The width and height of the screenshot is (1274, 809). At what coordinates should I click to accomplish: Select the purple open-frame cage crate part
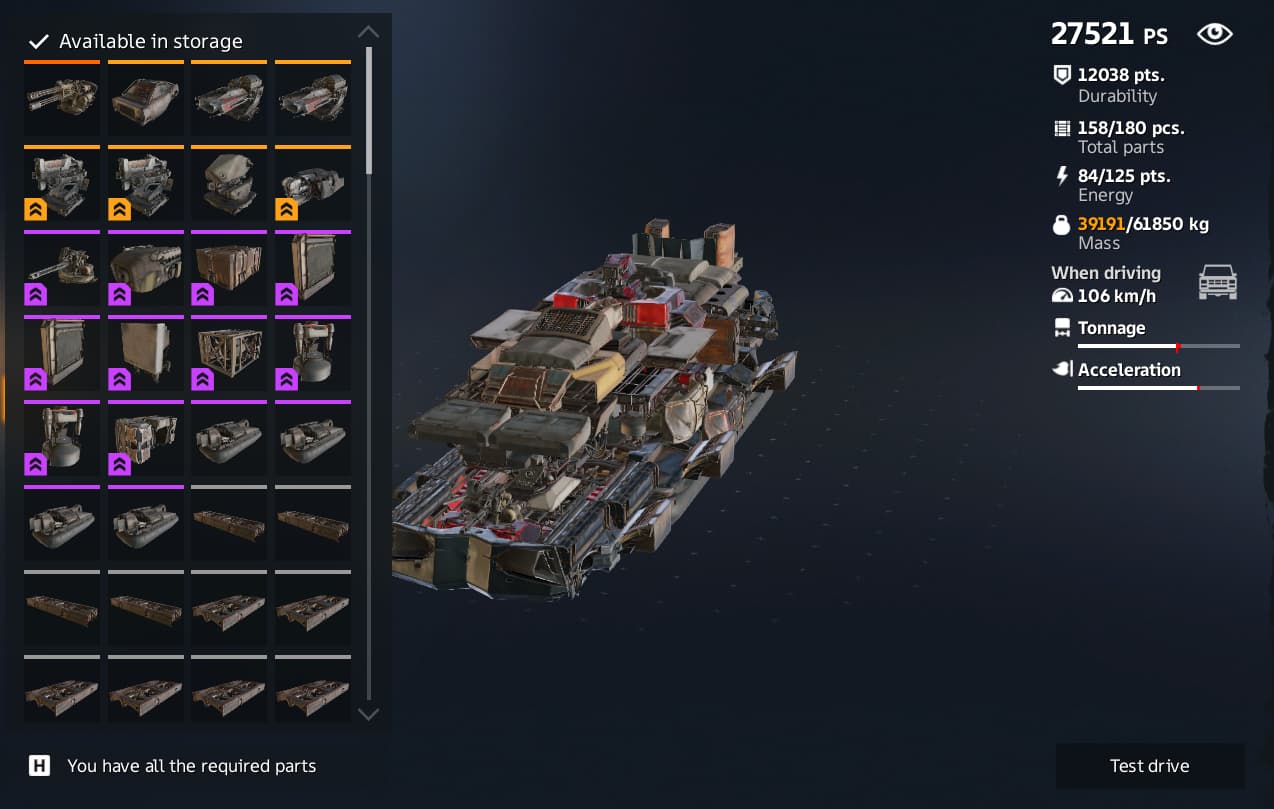click(229, 354)
